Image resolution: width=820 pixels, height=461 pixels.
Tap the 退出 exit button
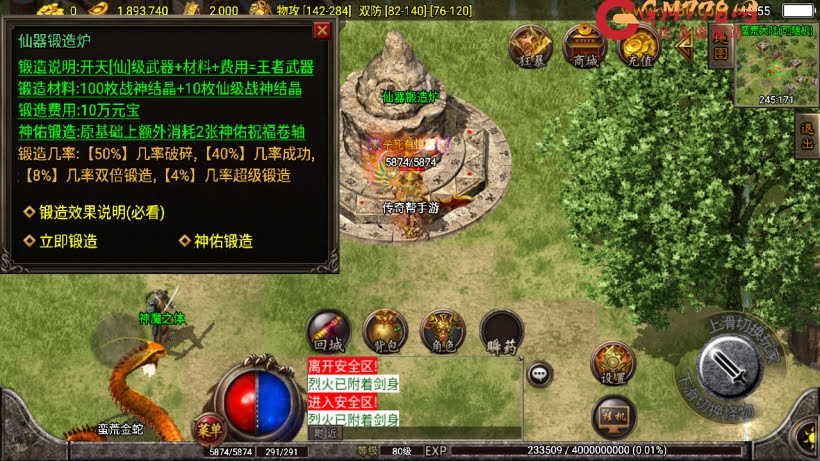point(809,133)
